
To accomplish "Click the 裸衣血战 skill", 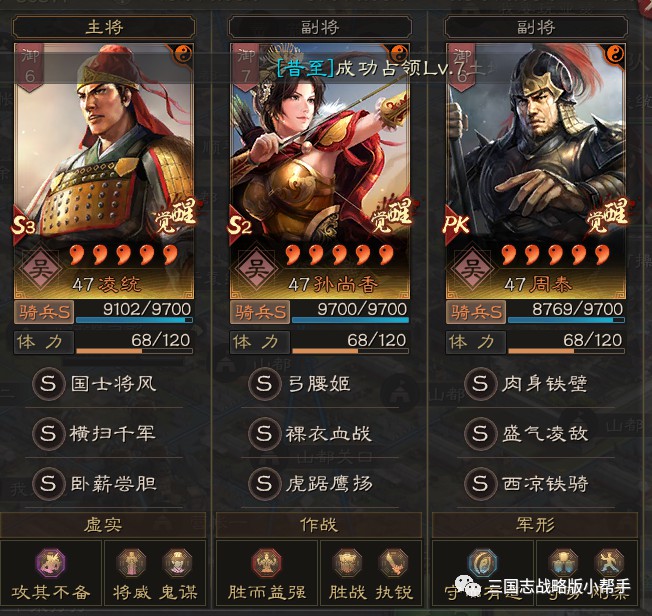I will tap(320, 433).
